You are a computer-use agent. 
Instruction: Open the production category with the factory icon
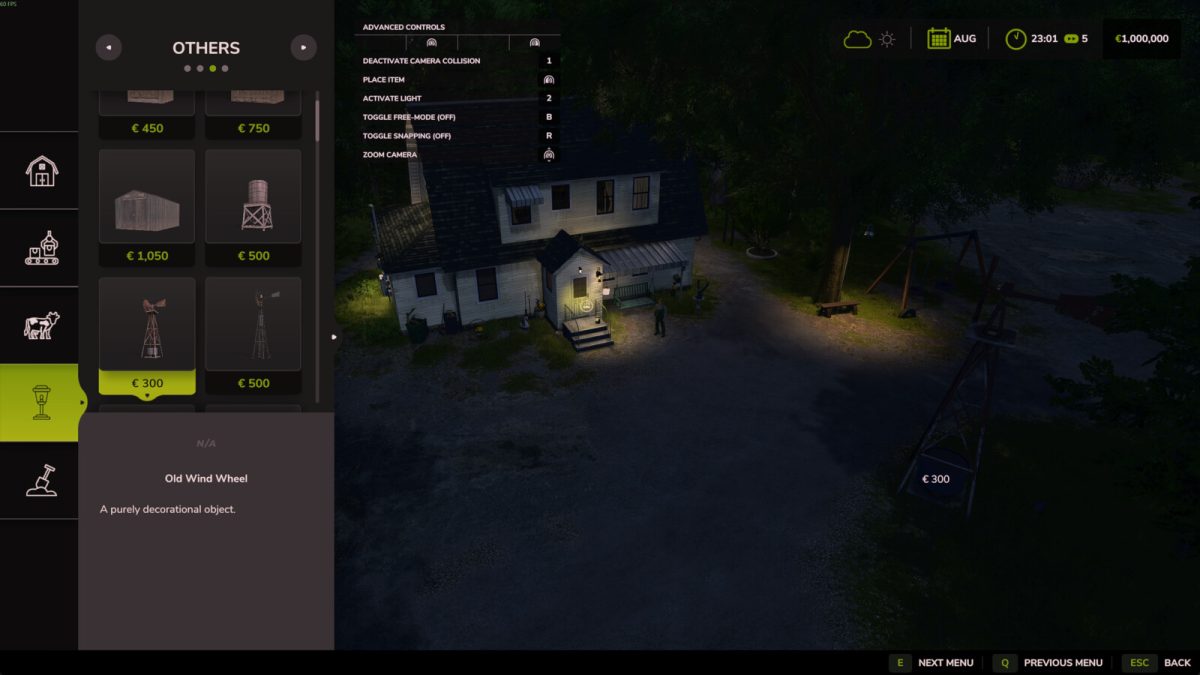[41, 248]
